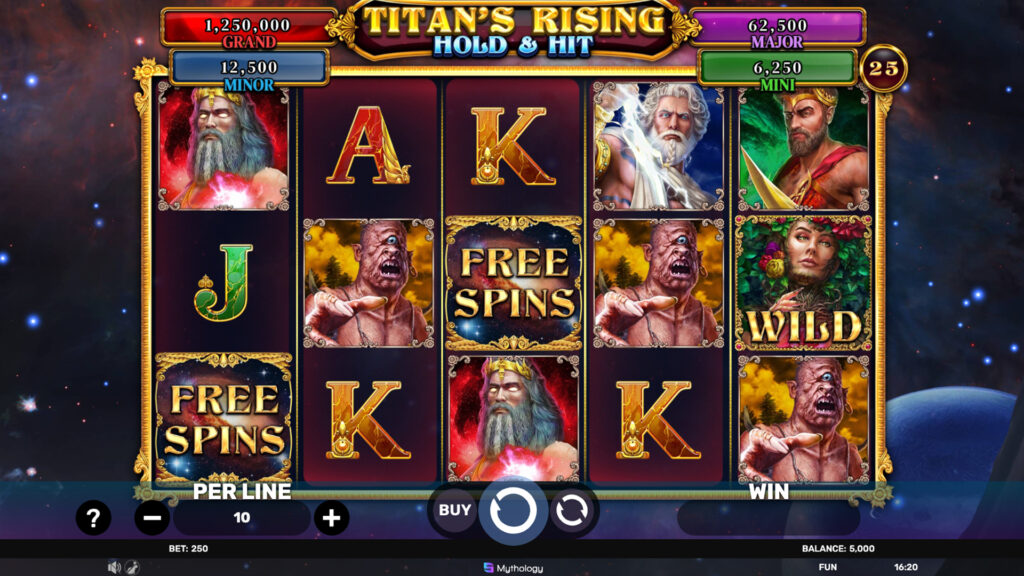Open the help question mark
1024x576 pixels.
click(94, 518)
